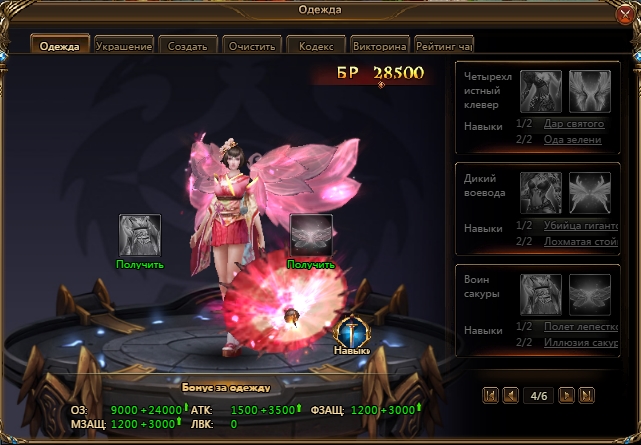Go to the Викторина tab
Image resolution: width=641 pixels, height=445 pixels.
click(x=380, y=46)
